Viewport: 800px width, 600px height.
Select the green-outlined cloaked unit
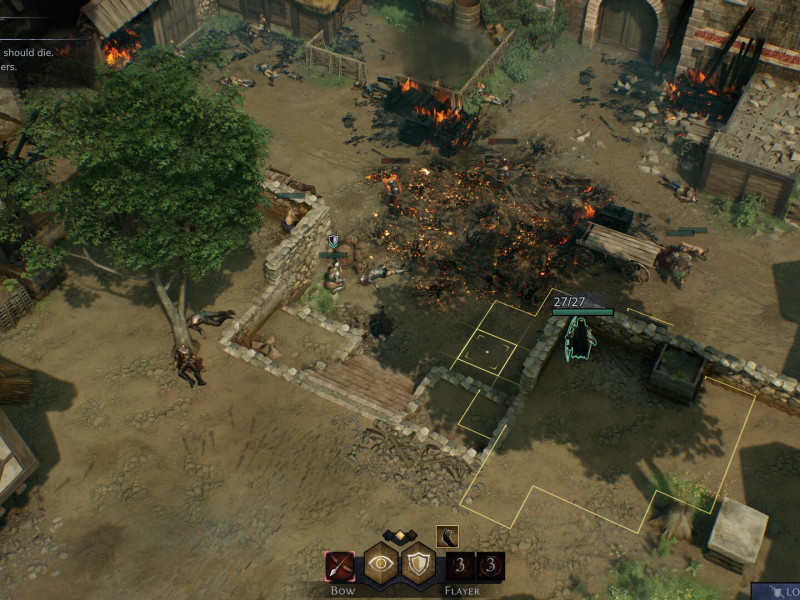pos(580,340)
